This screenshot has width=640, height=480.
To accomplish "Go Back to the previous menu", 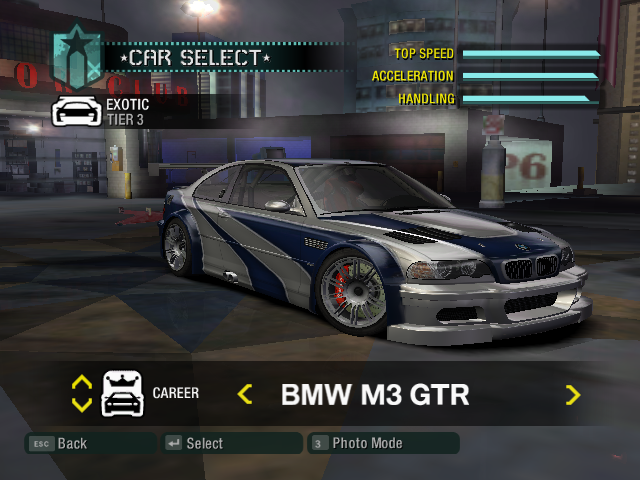I will (x=71, y=443).
